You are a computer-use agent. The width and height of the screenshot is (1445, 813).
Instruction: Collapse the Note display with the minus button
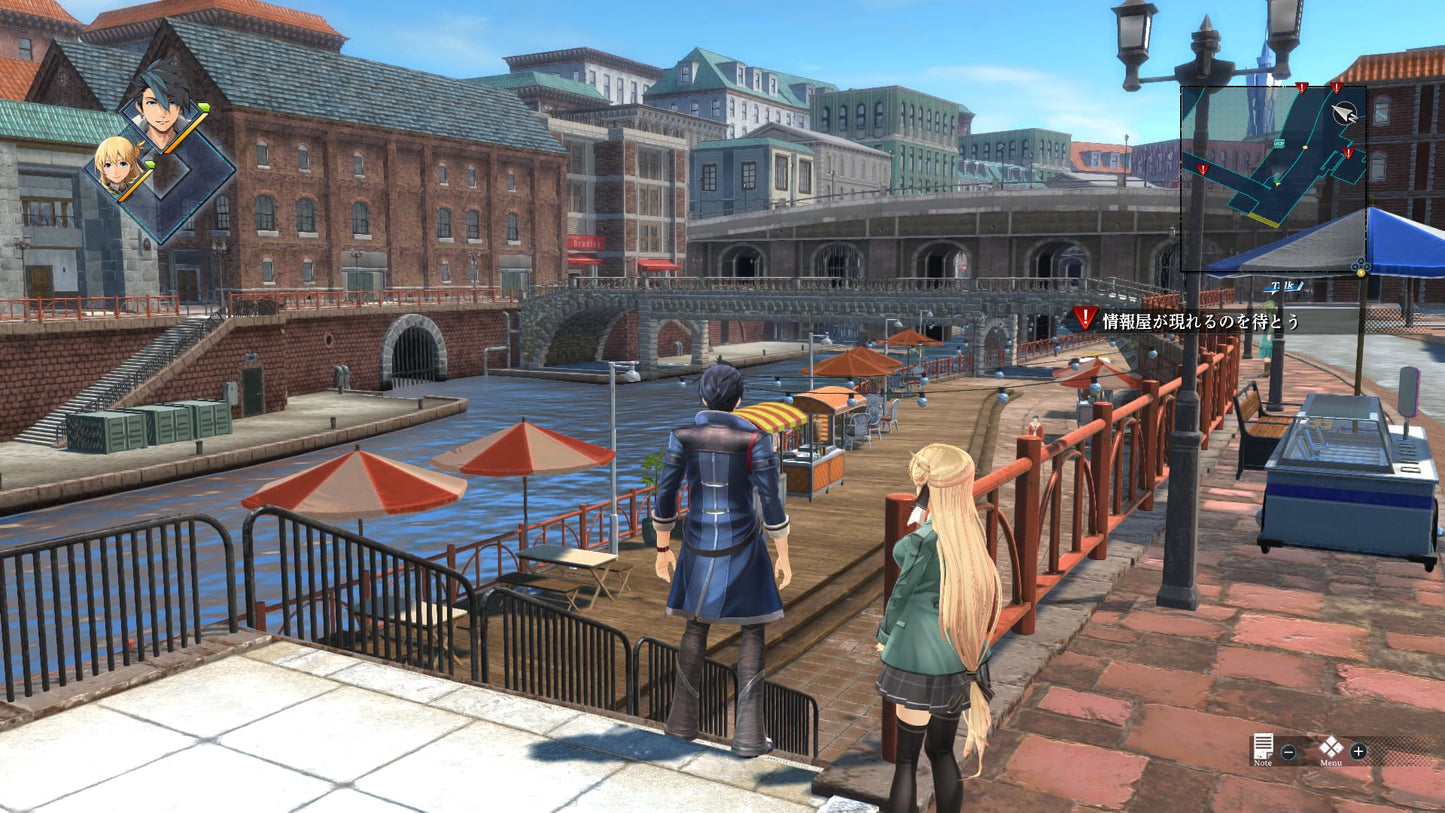point(1288,752)
